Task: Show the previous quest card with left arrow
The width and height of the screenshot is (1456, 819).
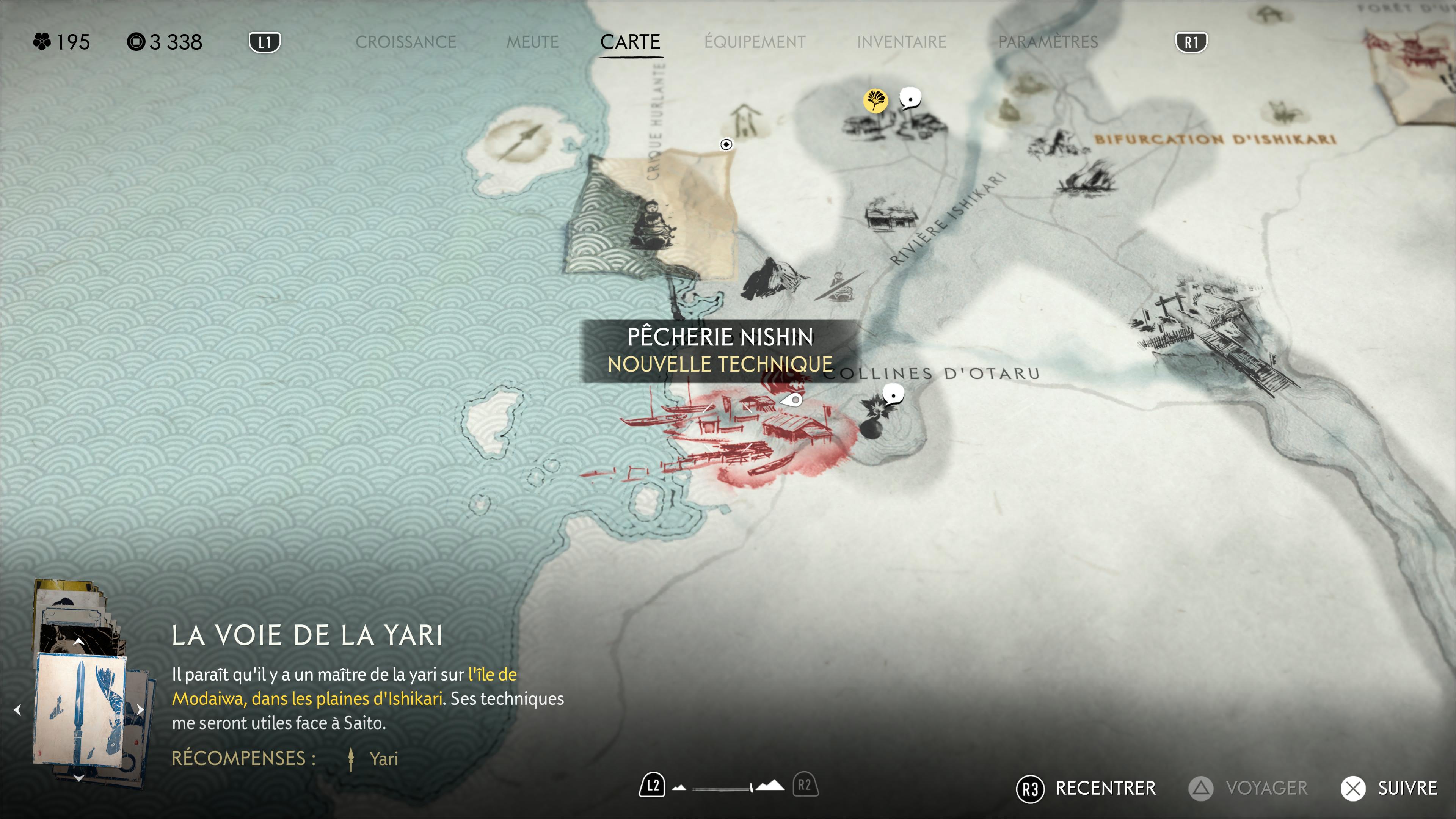Action: [17, 709]
